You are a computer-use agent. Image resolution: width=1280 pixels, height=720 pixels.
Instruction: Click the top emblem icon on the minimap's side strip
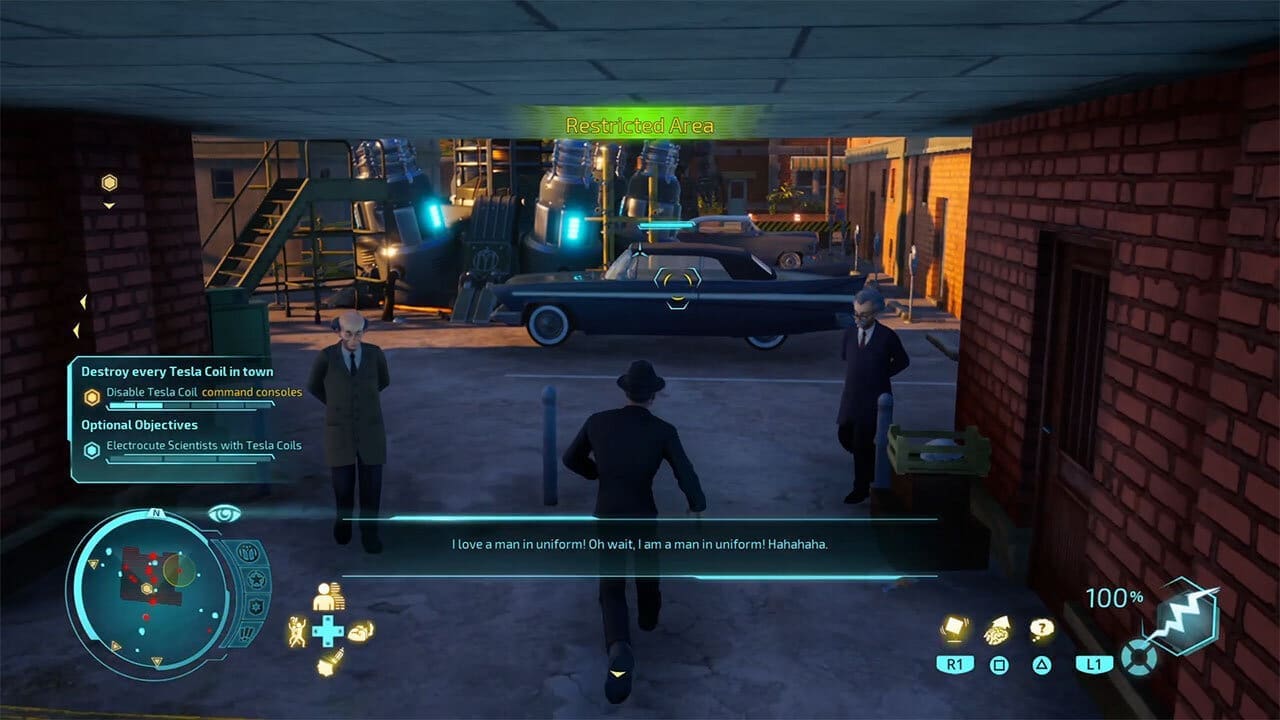click(248, 552)
